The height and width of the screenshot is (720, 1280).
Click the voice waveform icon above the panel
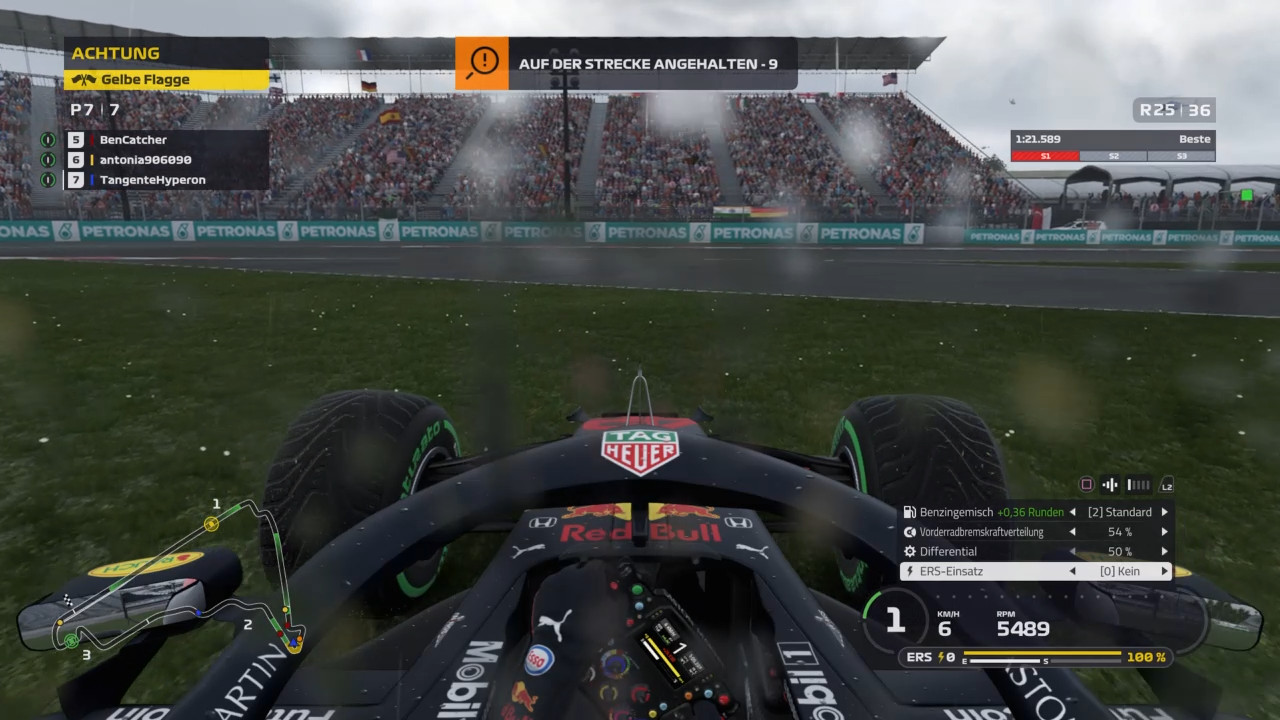pyautogui.click(x=1109, y=485)
